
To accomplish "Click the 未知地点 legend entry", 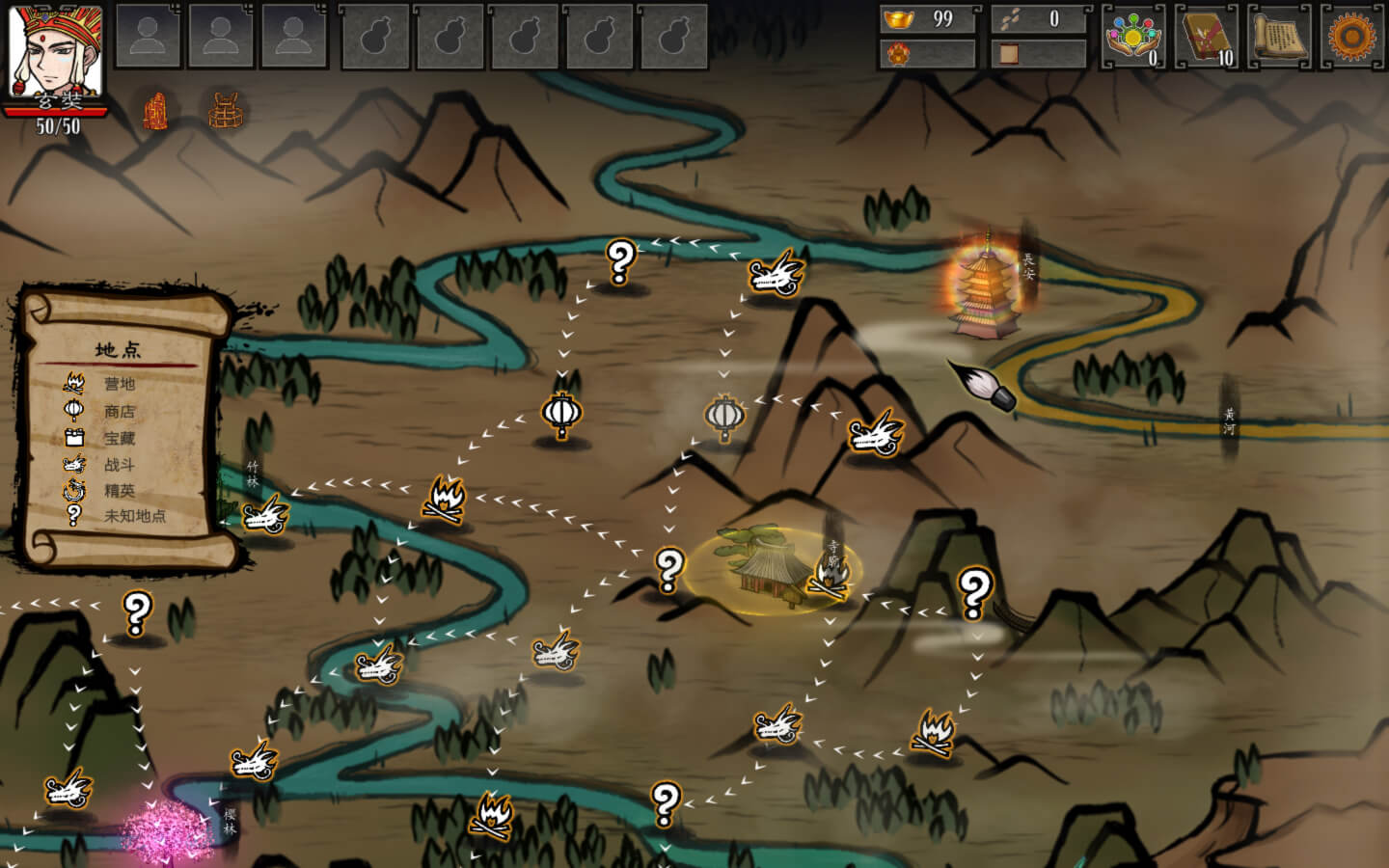I will click(x=134, y=516).
